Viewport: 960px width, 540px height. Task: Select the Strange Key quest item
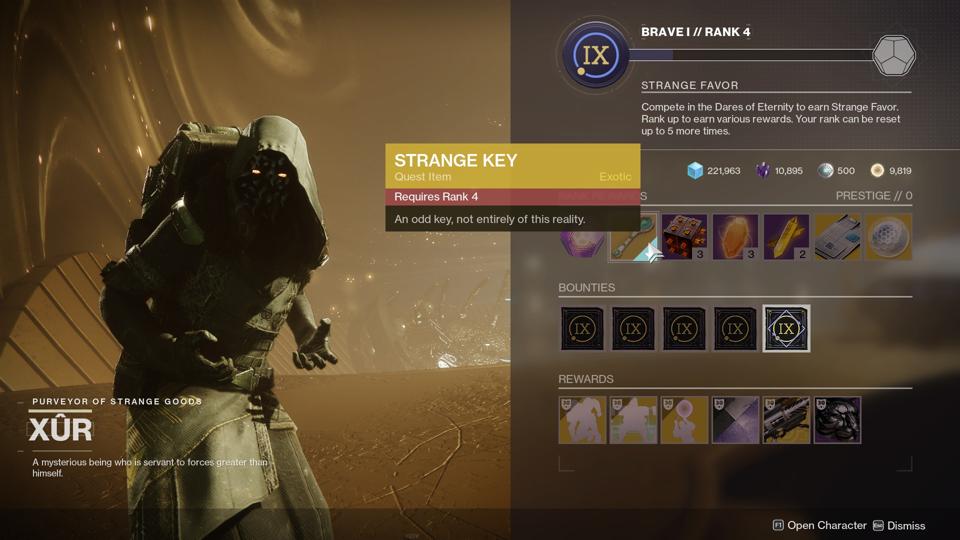(x=632, y=238)
